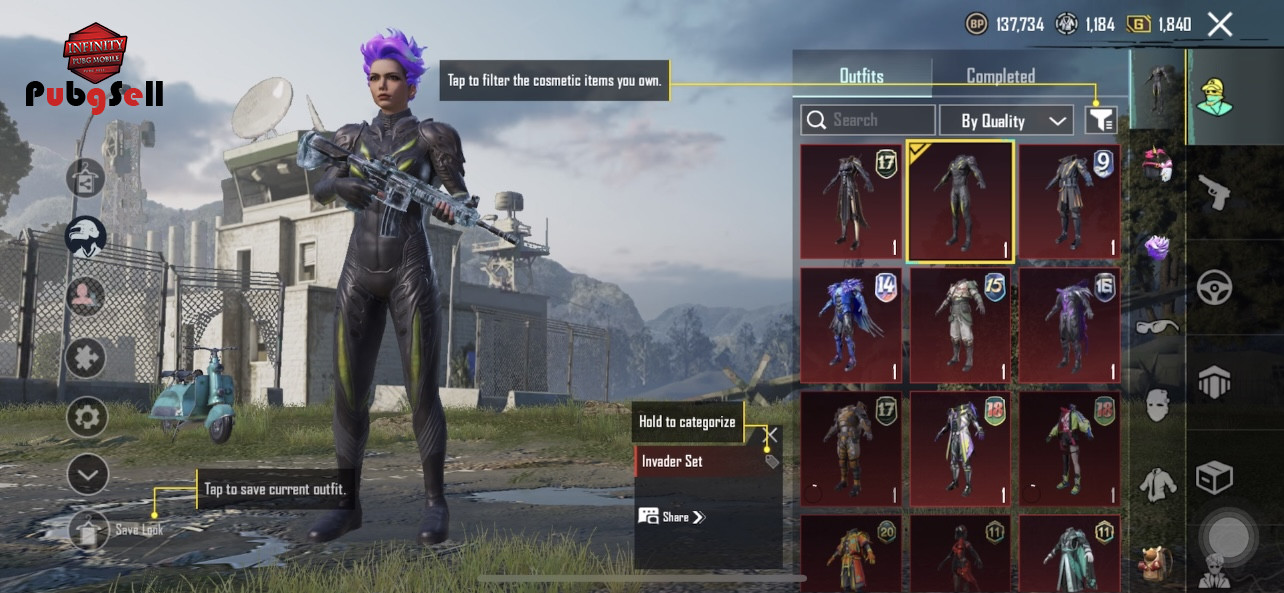Choose the blue winged outfit marked 14
The width and height of the screenshot is (1284, 593).
pyautogui.click(x=851, y=325)
